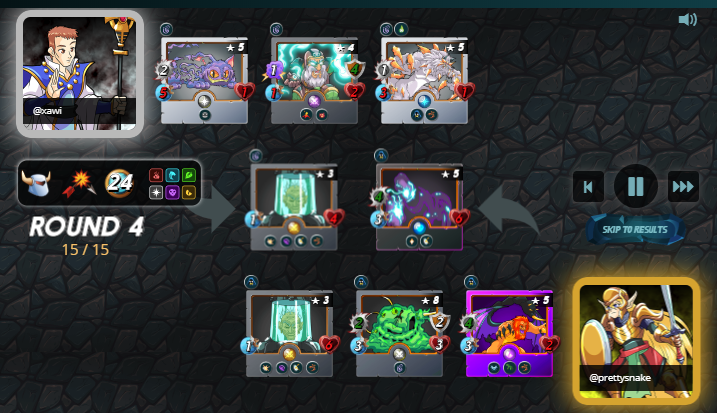Viewport: 717px width, 413px height.
Task: Click the red rocket ruleset icon
Action: 79,183
